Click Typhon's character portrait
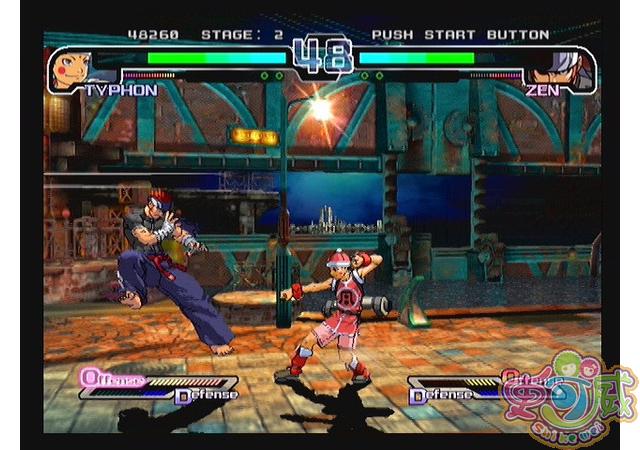Screen dimensions: 640x450 pos(72,68)
